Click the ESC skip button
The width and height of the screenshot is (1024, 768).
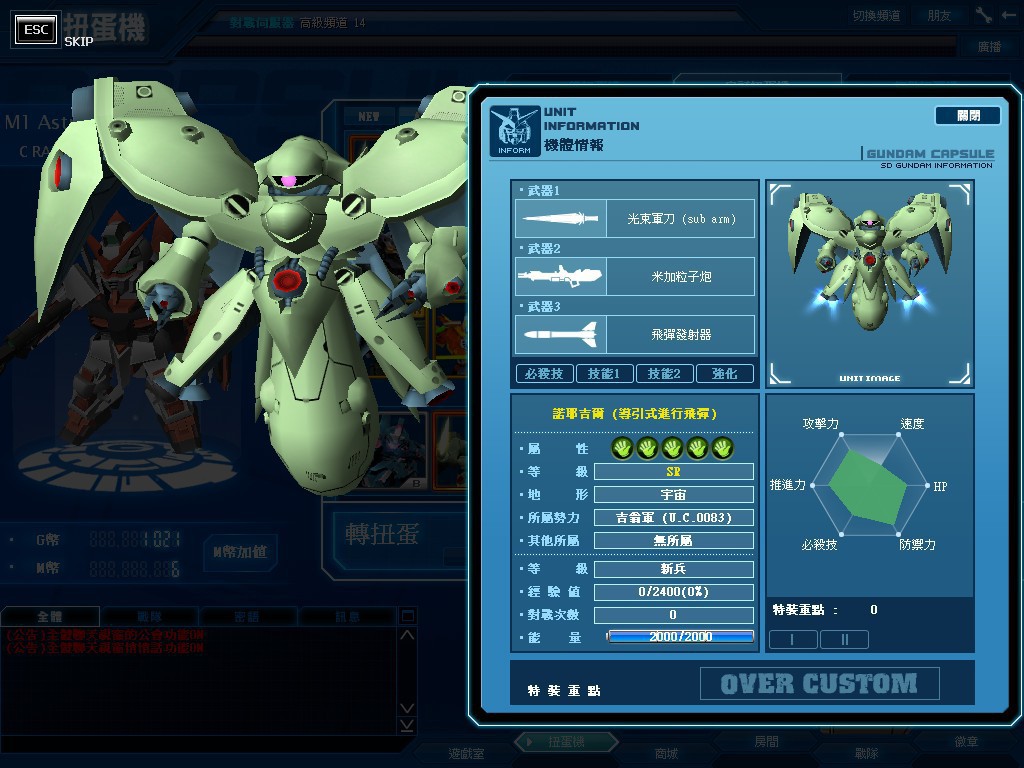pyautogui.click(x=36, y=30)
